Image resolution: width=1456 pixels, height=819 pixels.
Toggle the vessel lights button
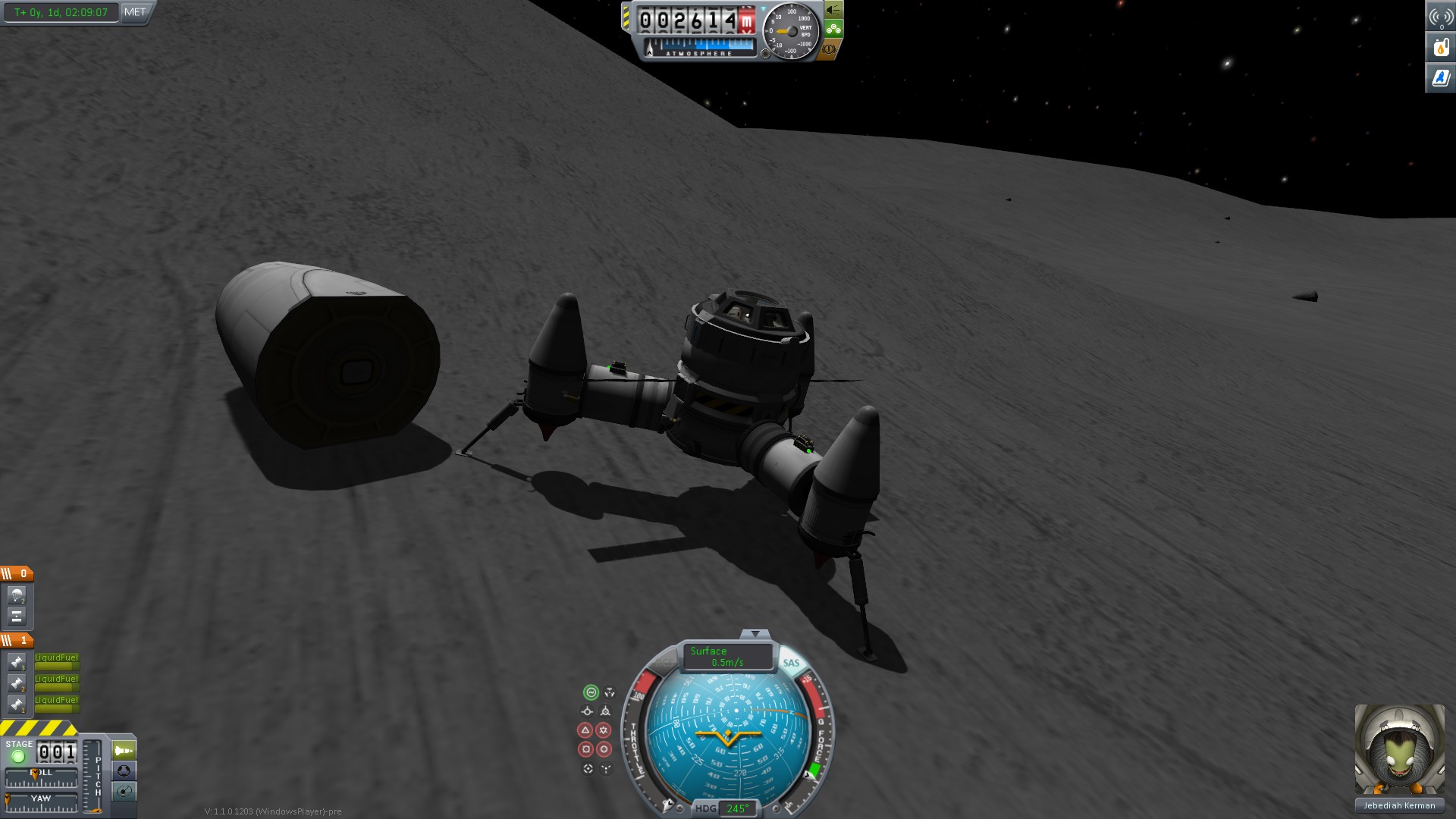833,10
